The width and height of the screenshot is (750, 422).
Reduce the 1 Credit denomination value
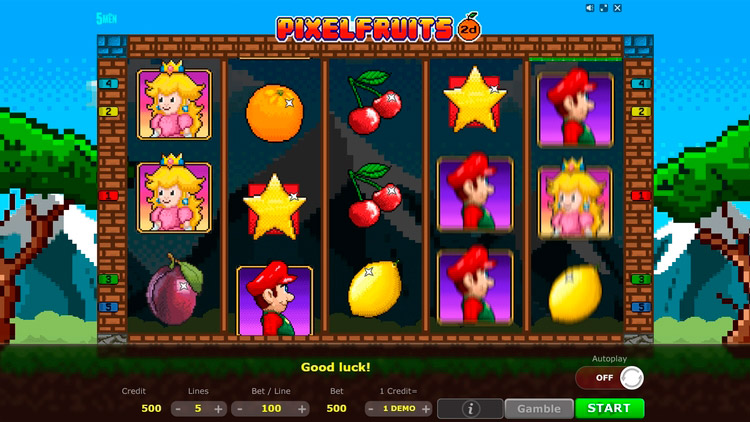372,409
